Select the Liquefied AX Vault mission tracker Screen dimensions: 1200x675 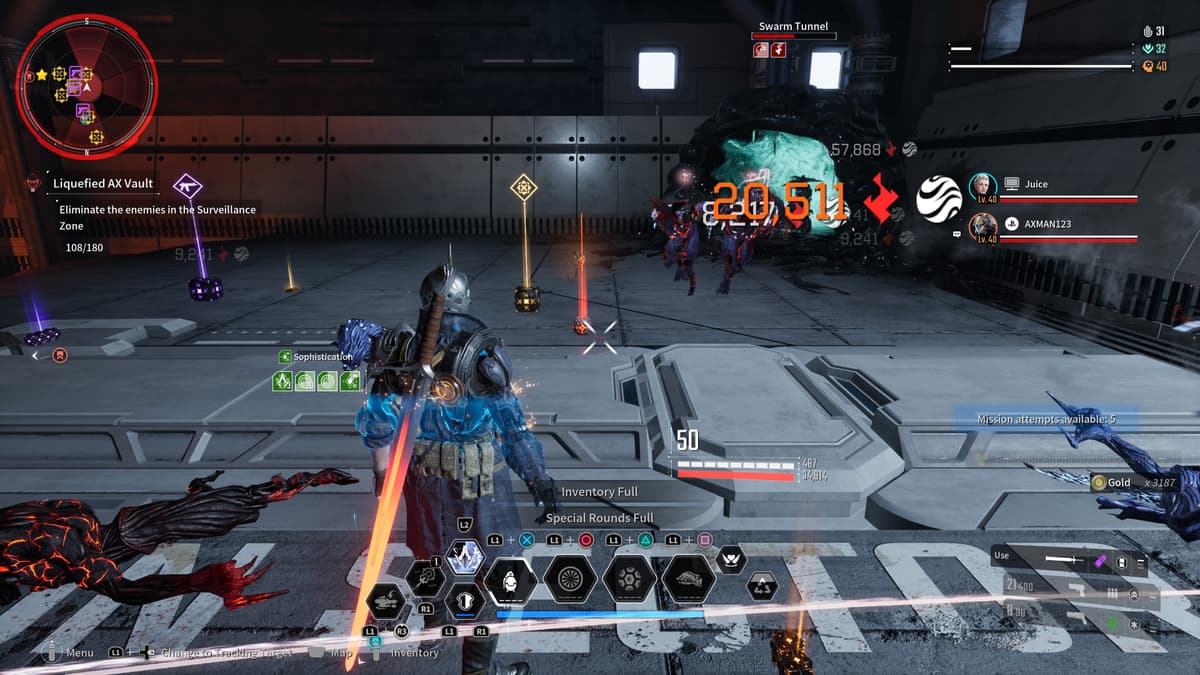pyautogui.click(x=104, y=184)
